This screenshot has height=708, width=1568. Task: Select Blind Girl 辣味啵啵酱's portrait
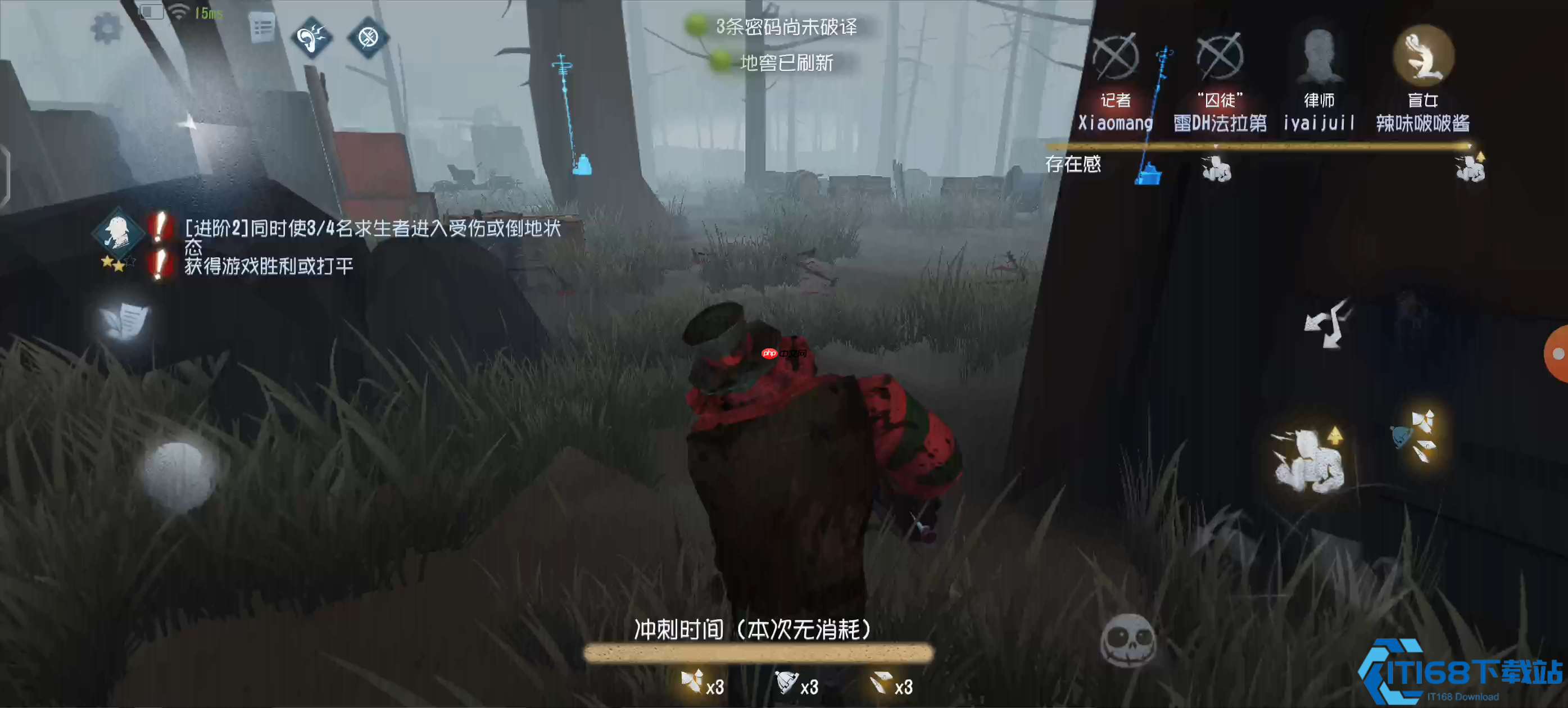pyautogui.click(x=1423, y=56)
